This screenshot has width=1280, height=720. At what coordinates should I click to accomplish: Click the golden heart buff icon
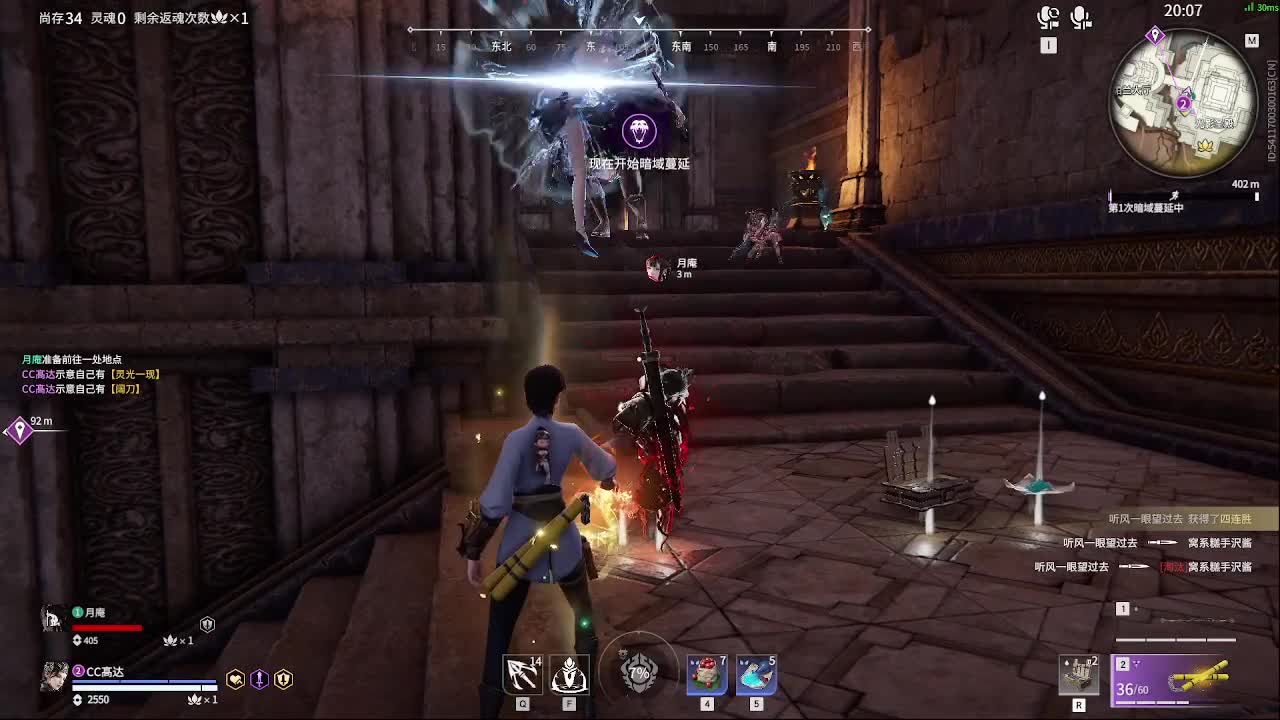235,680
